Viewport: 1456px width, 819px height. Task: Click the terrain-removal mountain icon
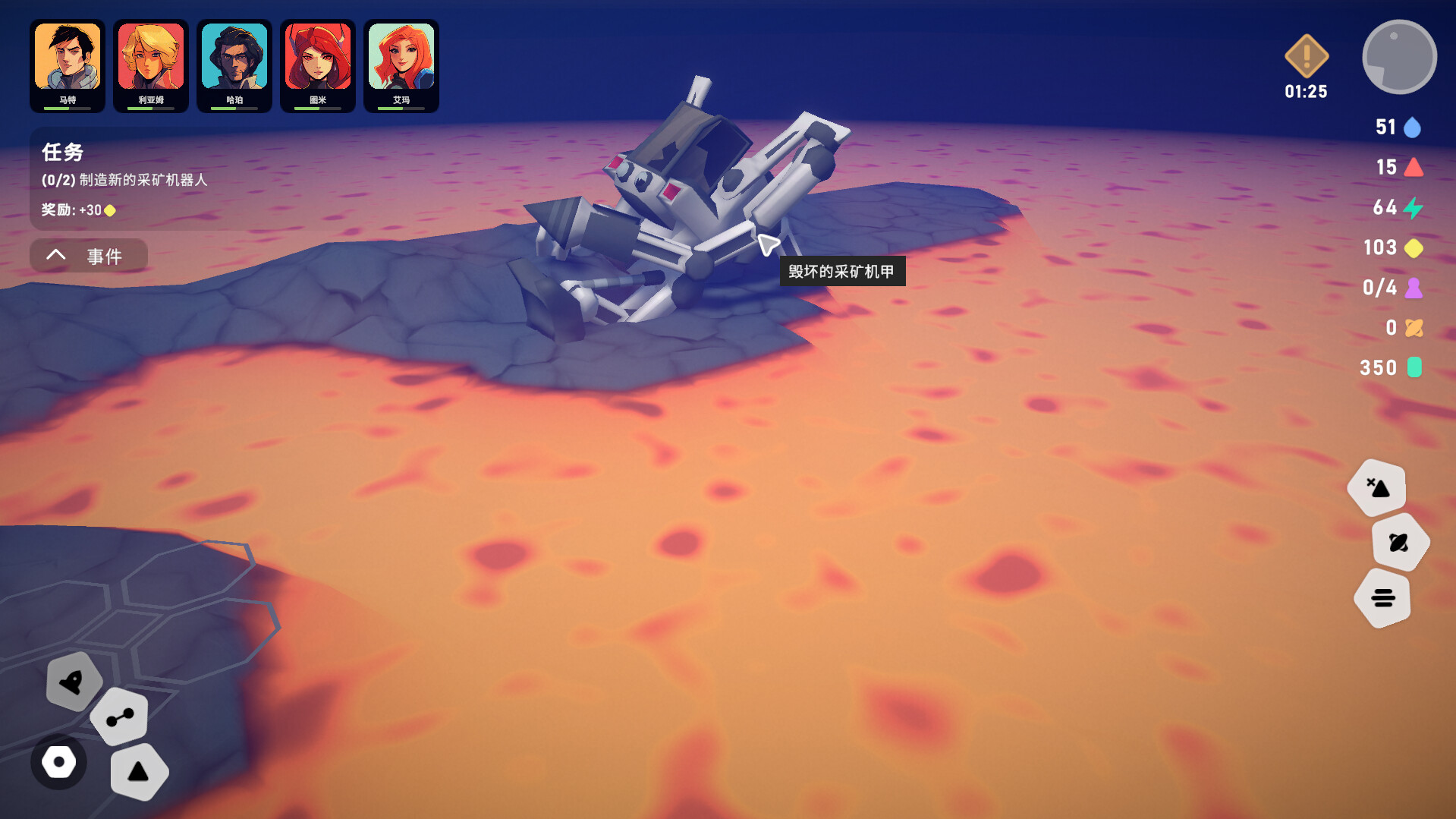coord(1377,488)
